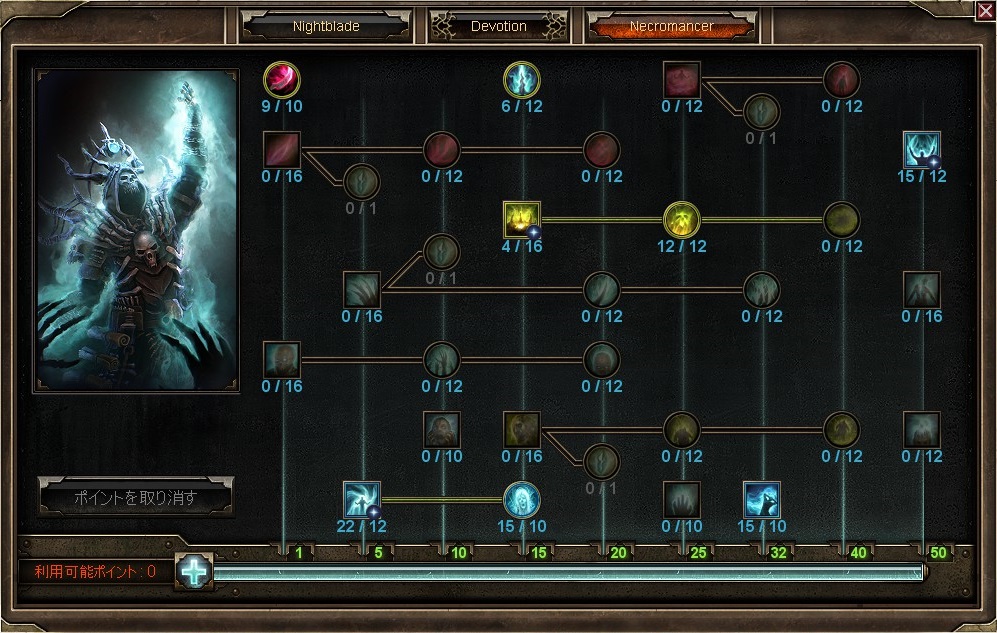Screen dimensions: 997x633
Task: Click the ポイントを取り消す undo points button
Action: click(x=136, y=497)
